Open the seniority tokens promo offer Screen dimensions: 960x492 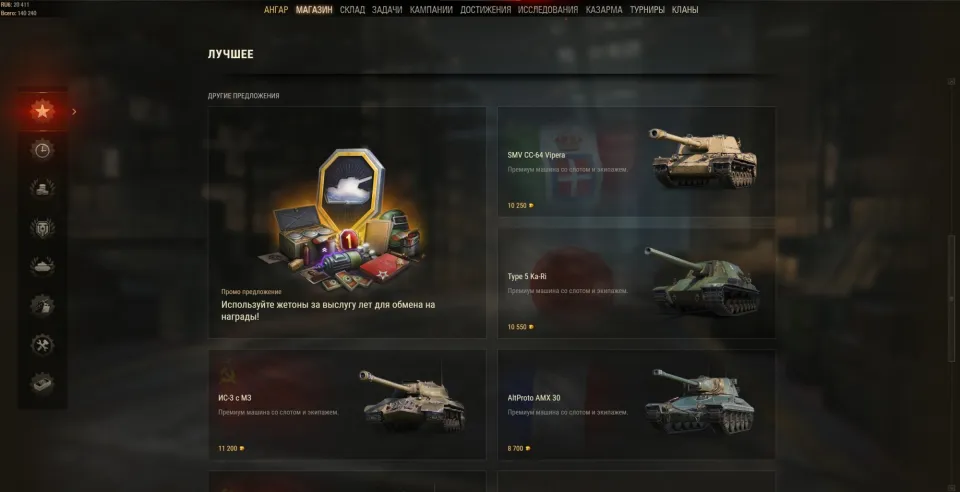click(x=346, y=223)
